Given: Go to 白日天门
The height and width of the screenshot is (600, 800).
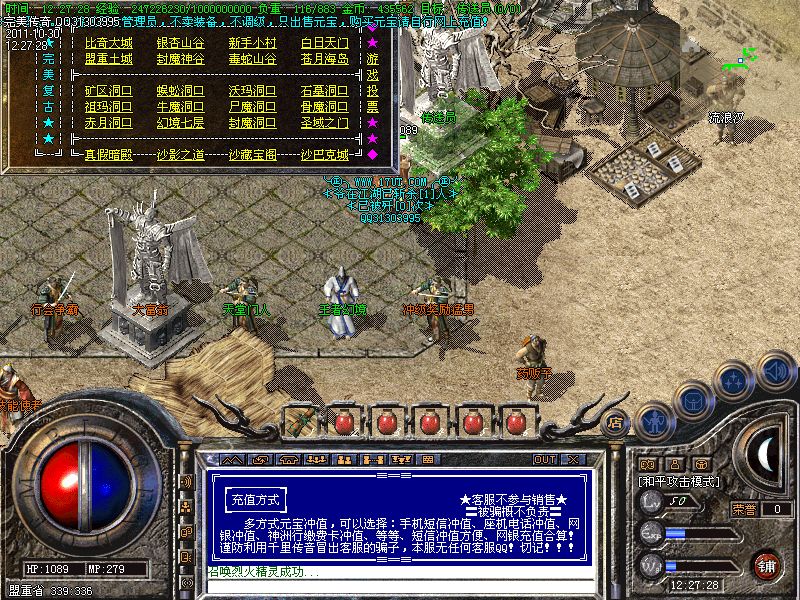Looking at the screenshot, I should pos(325,43).
